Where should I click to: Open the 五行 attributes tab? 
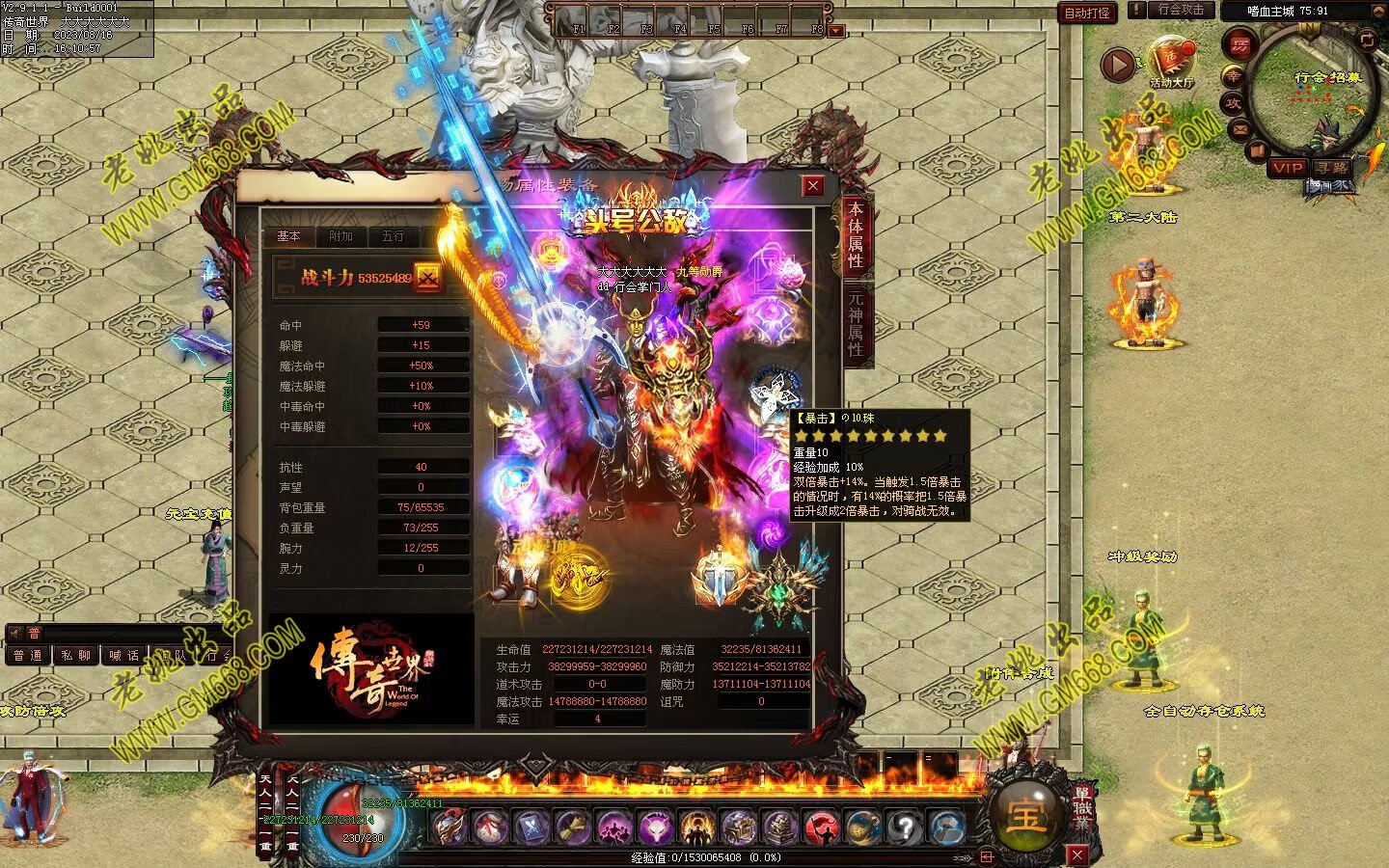point(393,236)
